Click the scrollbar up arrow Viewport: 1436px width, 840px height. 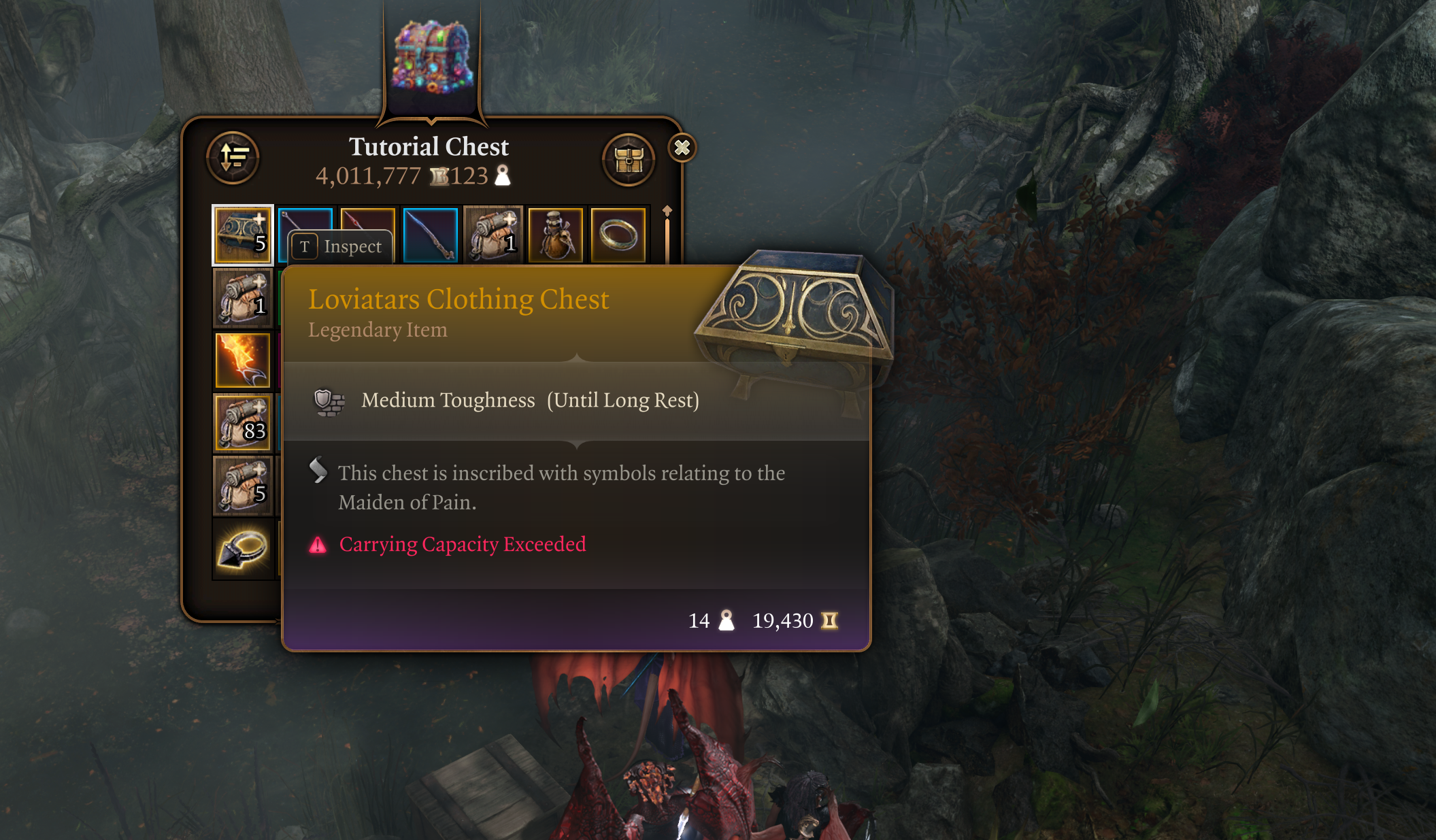click(x=666, y=211)
